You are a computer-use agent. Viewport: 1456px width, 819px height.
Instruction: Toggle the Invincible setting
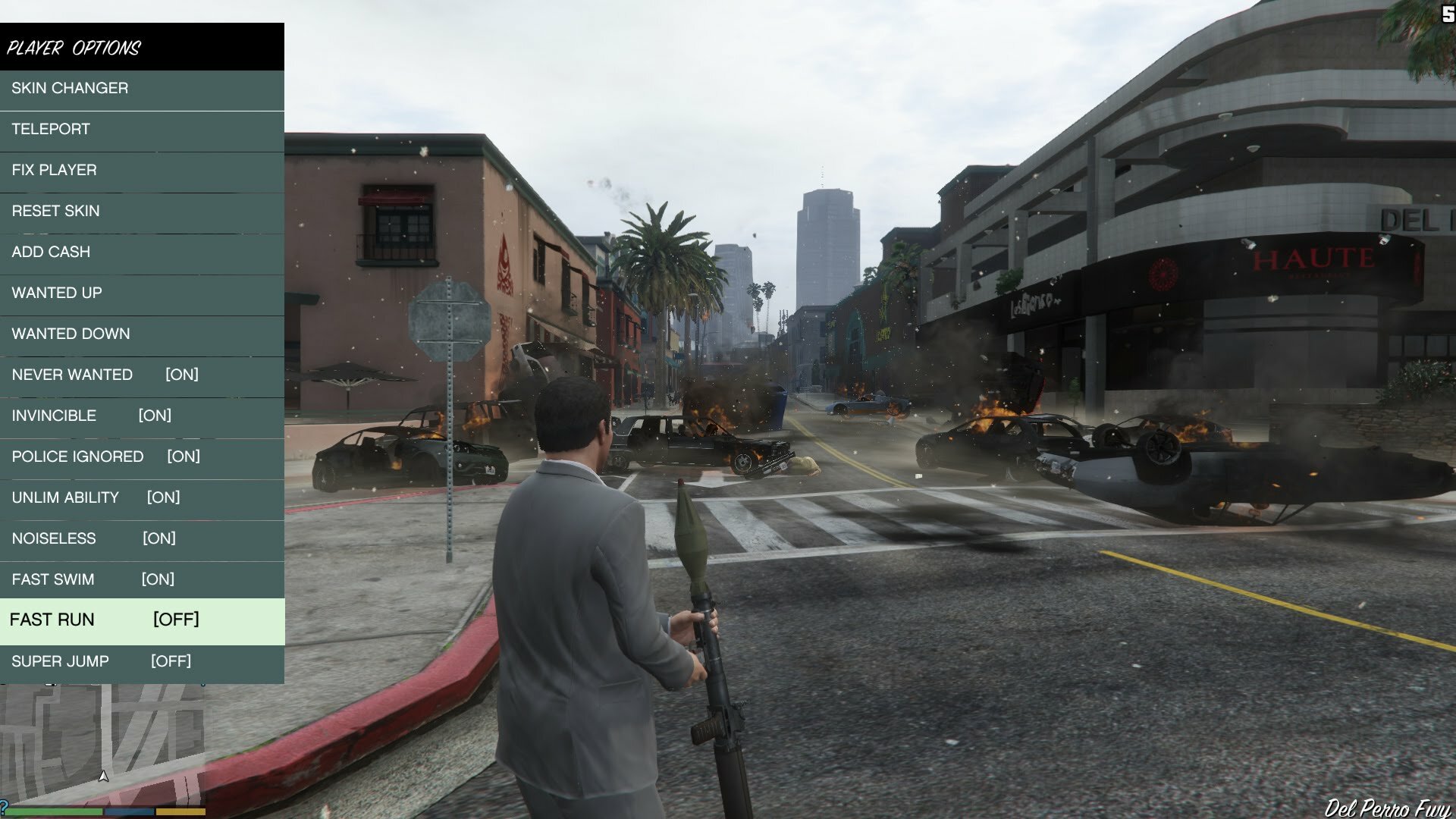(x=142, y=416)
